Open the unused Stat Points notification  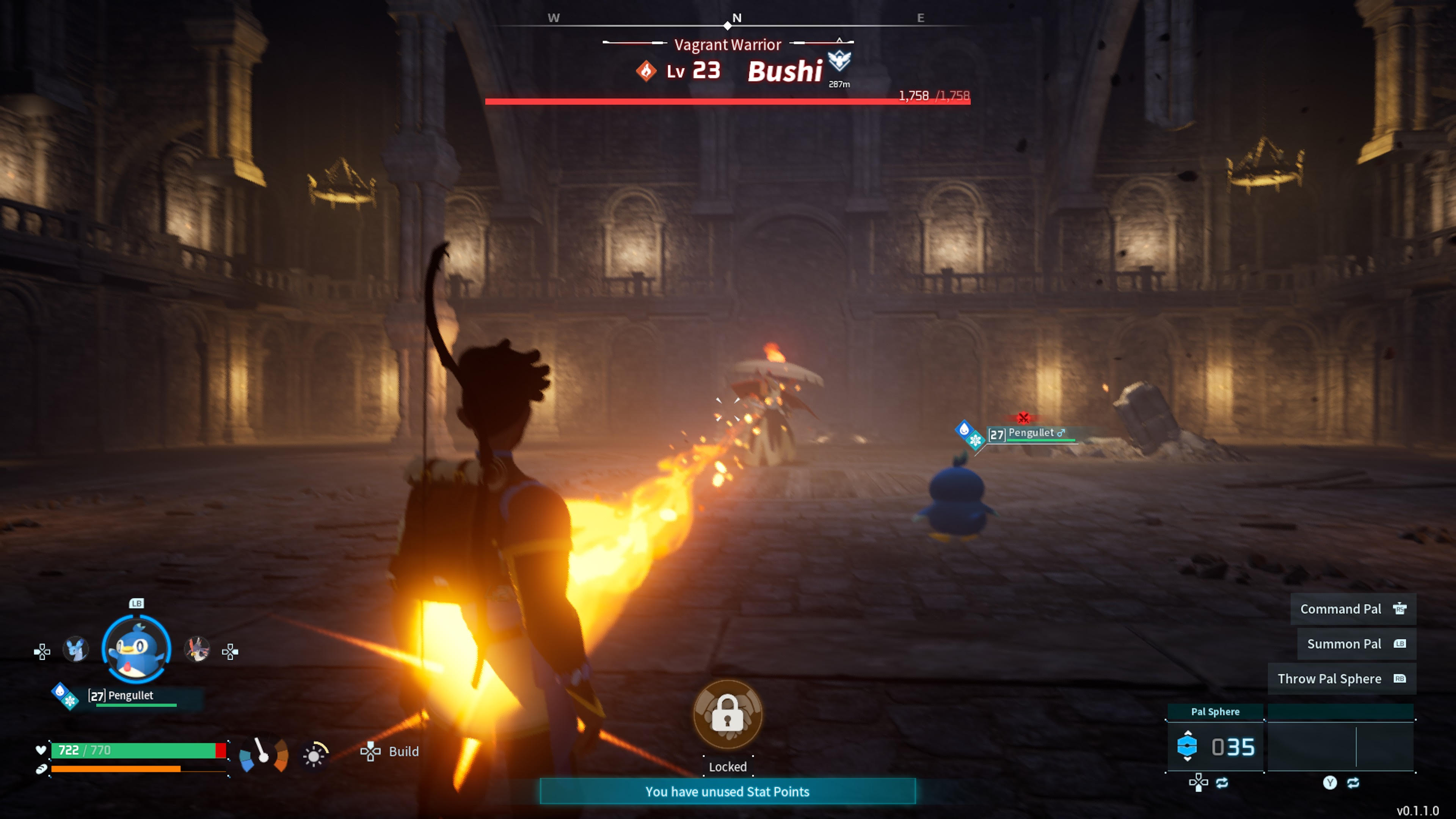click(728, 791)
